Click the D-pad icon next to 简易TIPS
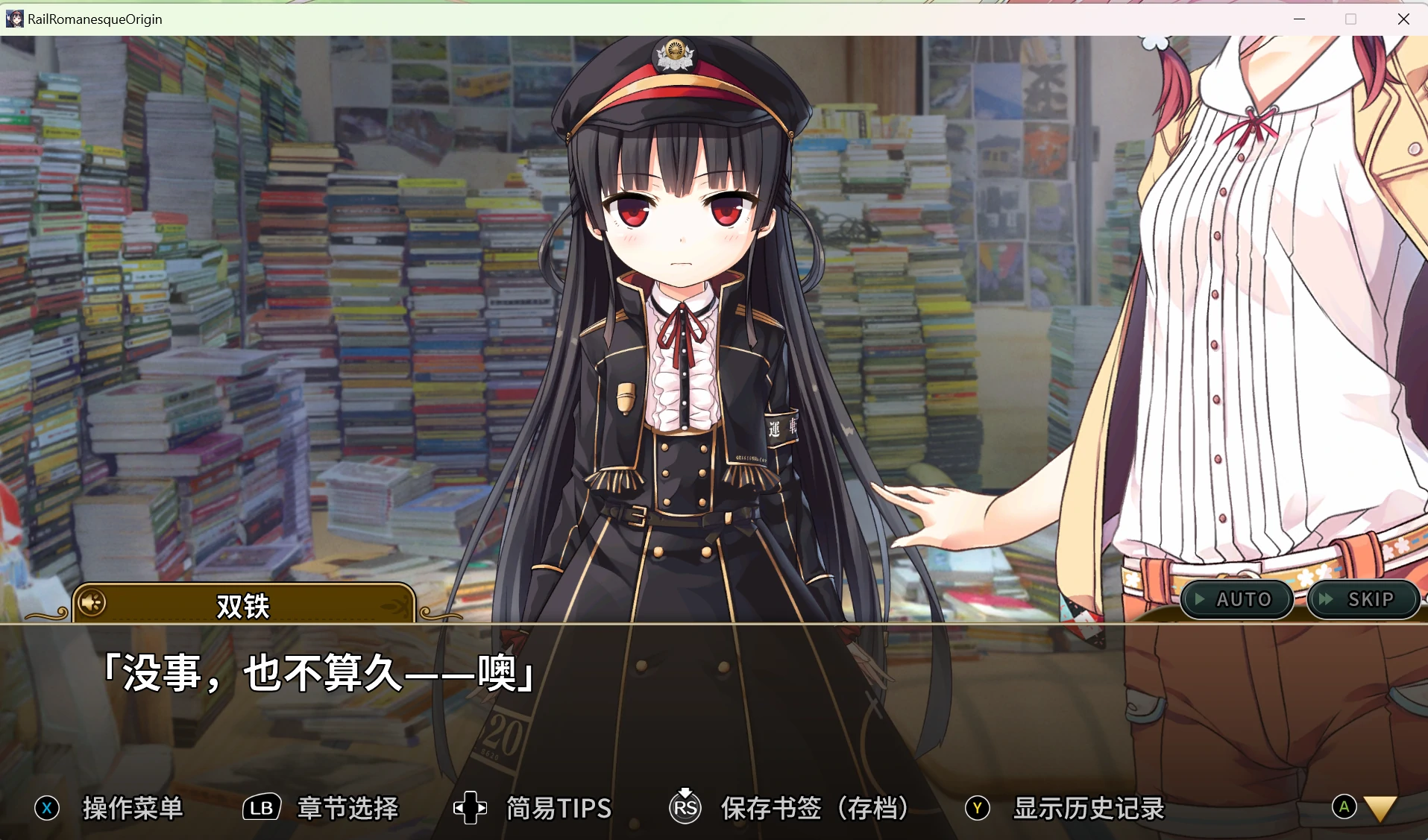1428x840 pixels. point(469,807)
